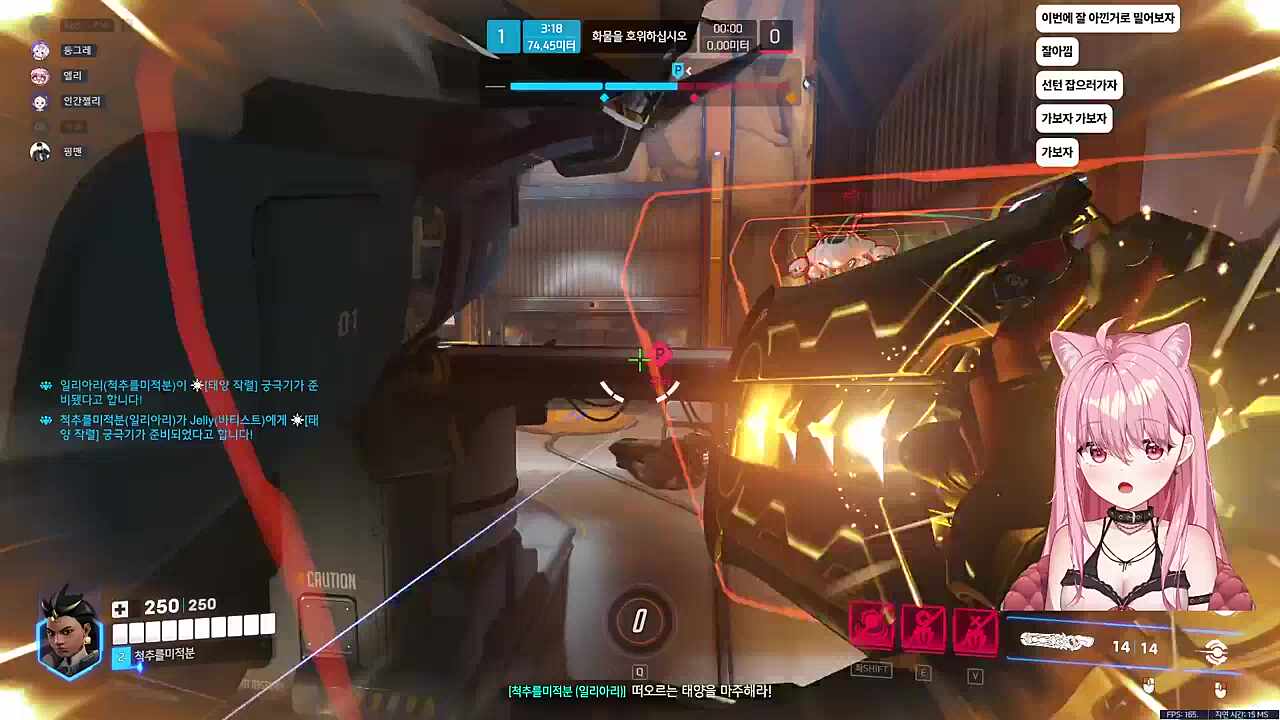1280x720 pixels.
Task: Click 핌맨 in the voice overlay list
Action: [72, 152]
